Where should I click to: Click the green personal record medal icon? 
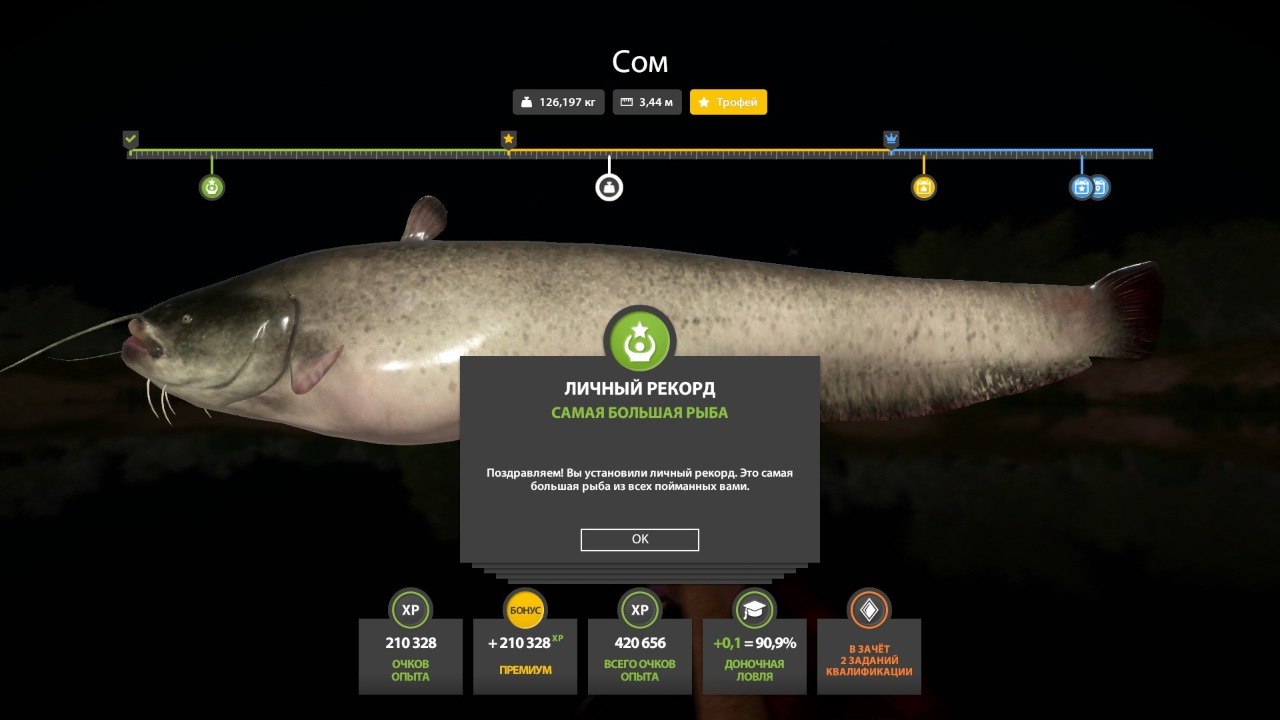pos(640,339)
